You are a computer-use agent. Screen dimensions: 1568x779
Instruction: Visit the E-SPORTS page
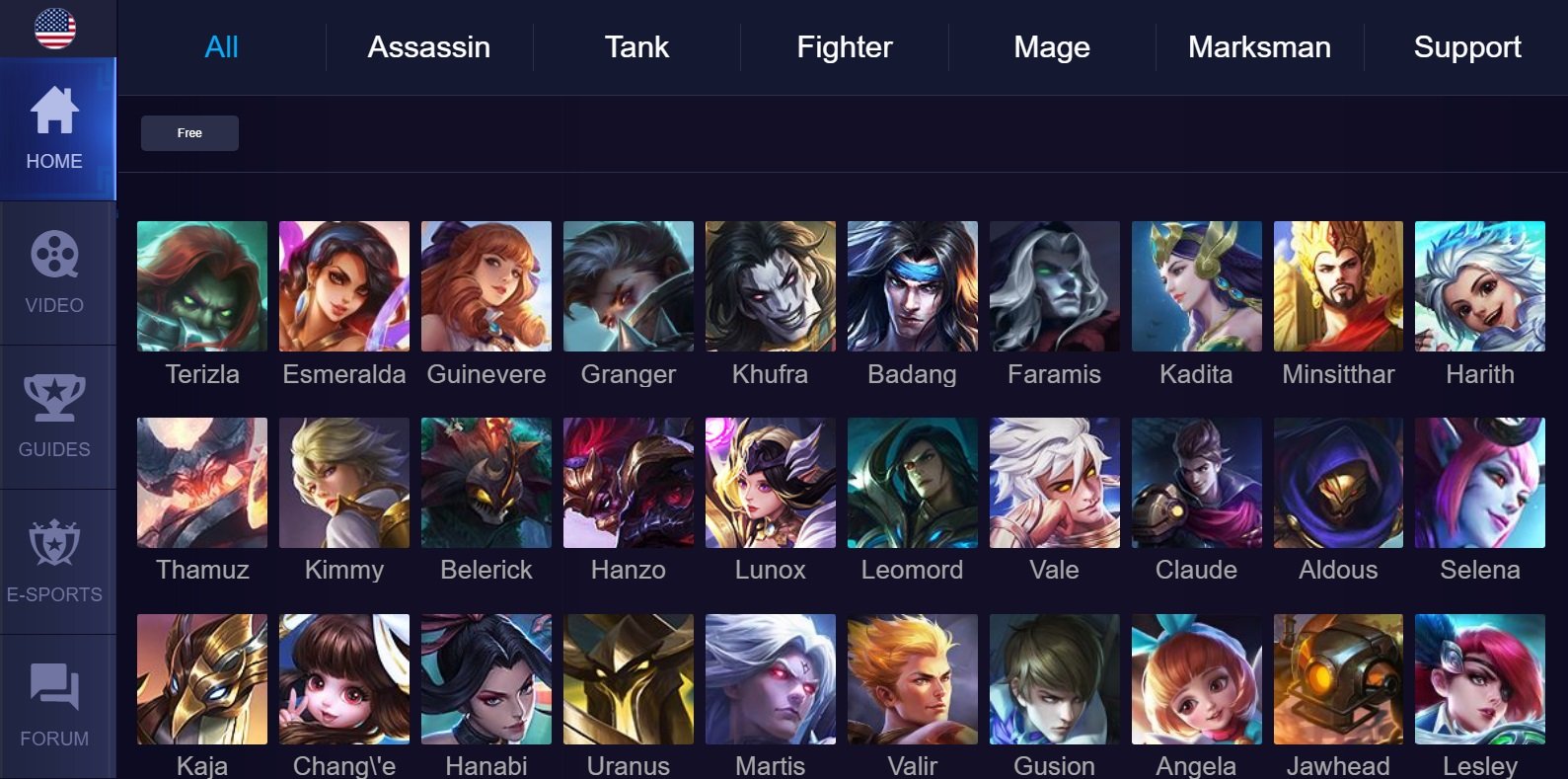55,562
